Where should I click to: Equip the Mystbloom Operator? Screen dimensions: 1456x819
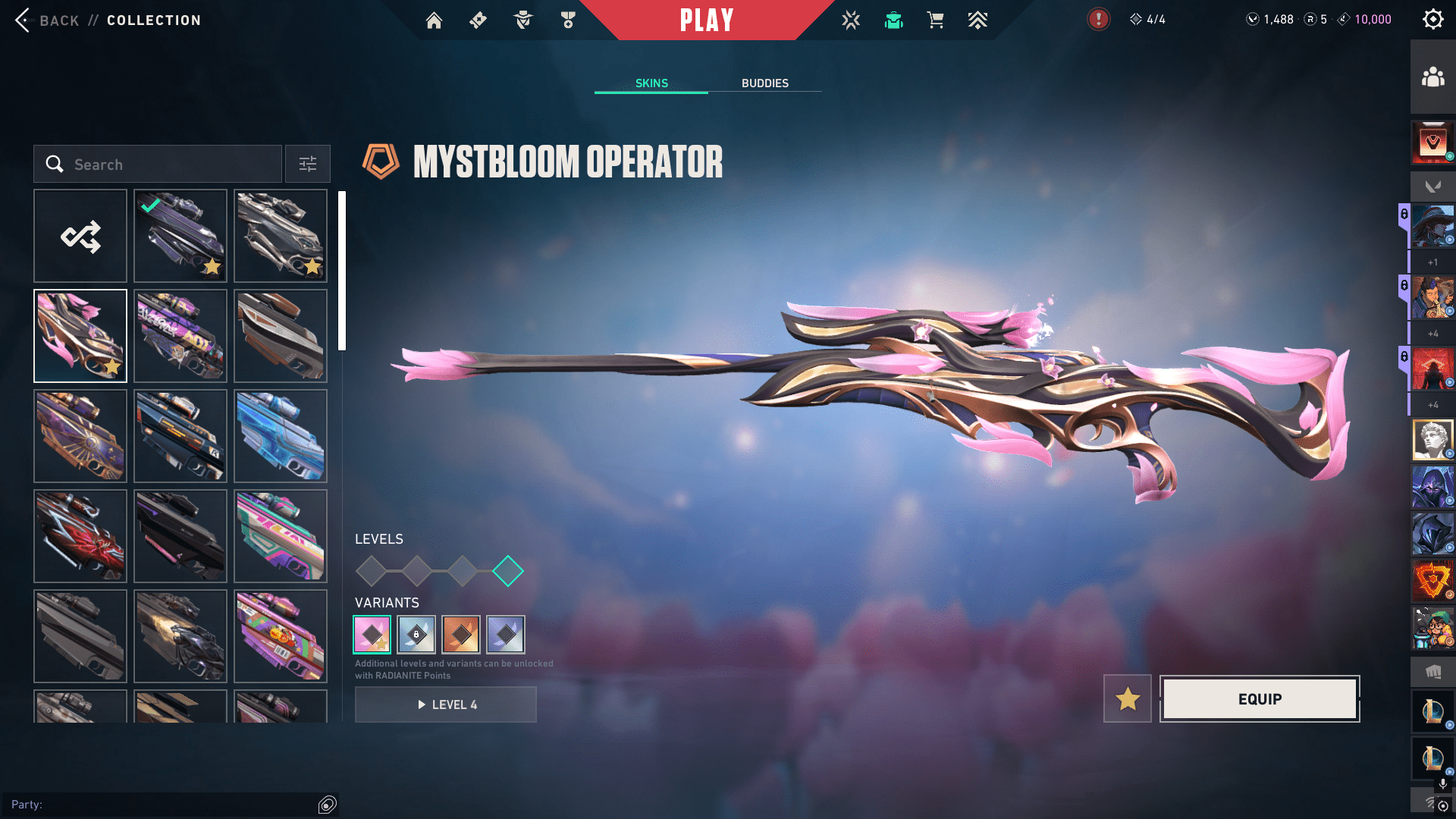click(1260, 698)
